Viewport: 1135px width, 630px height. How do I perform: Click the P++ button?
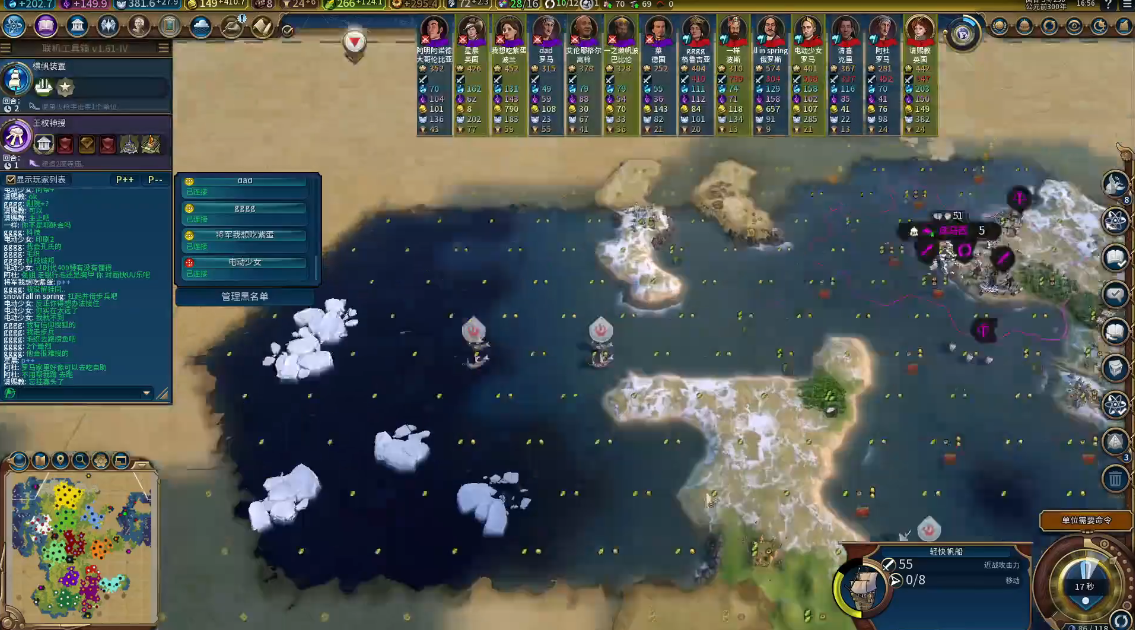(x=125, y=180)
